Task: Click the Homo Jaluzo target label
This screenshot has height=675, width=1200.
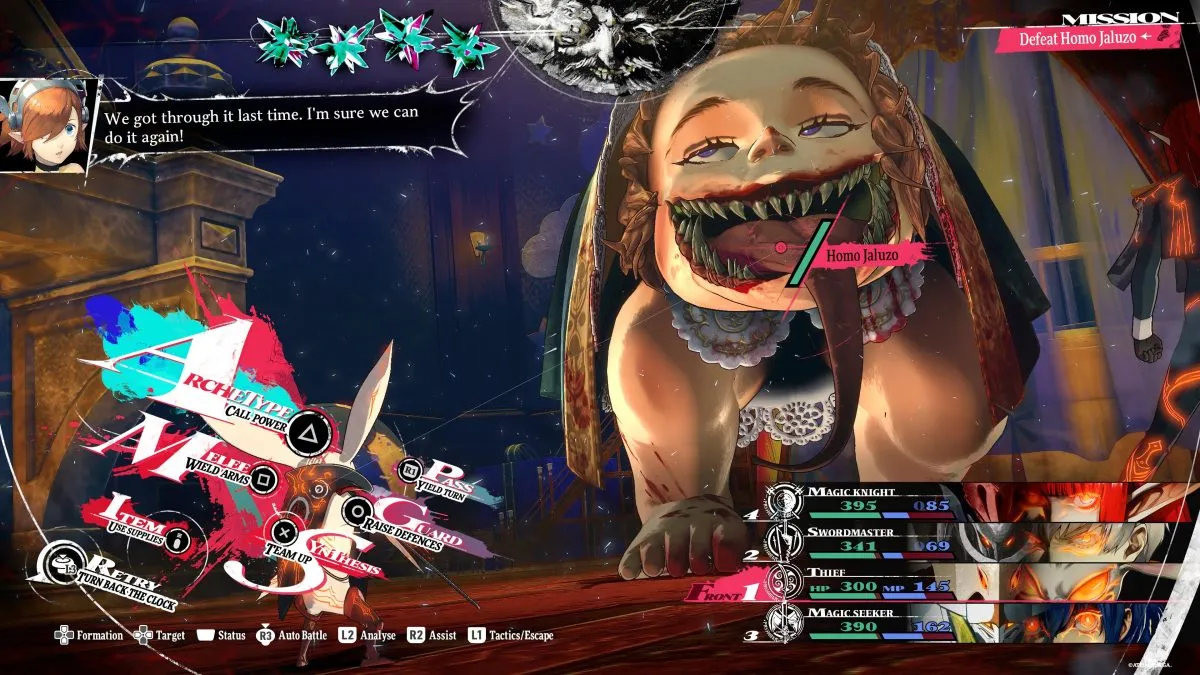Action: coord(862,255)
